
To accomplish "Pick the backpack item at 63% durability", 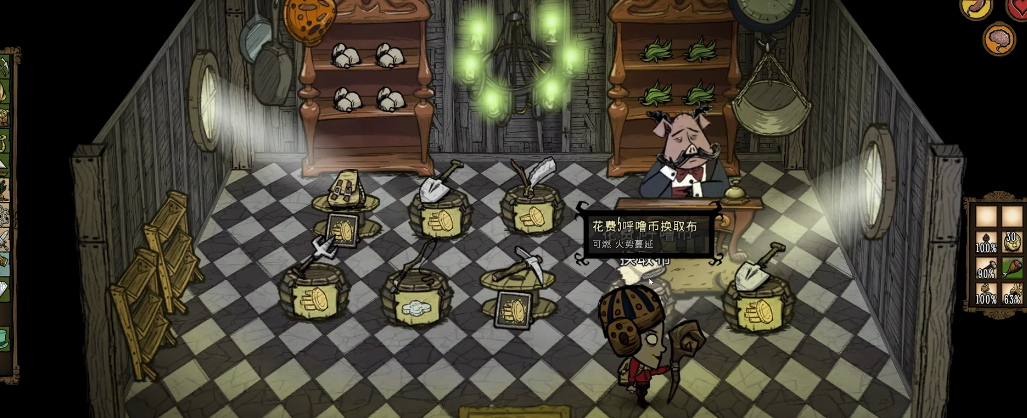I will point(1011,294).
